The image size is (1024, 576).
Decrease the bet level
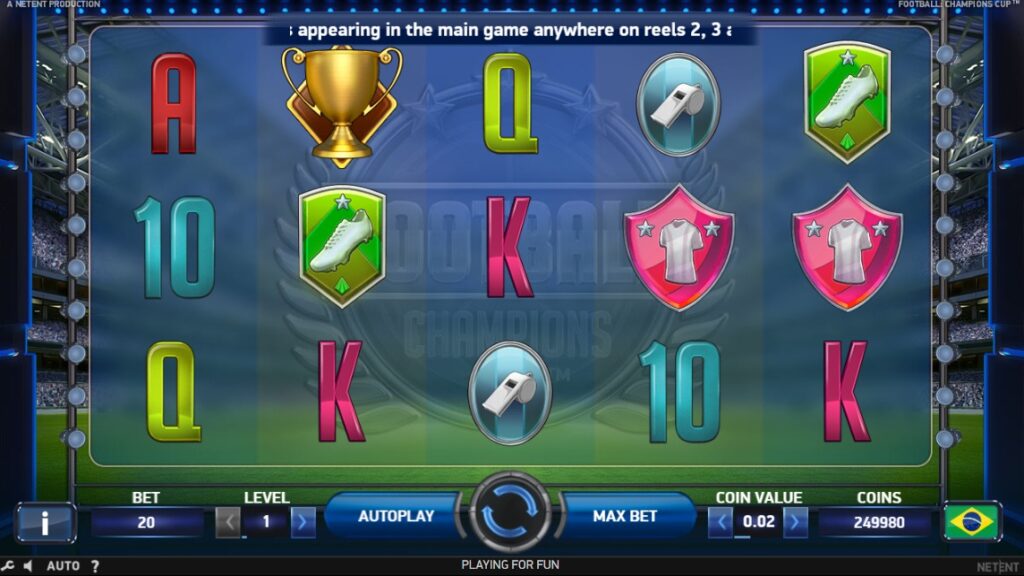[x=229, y=521]
